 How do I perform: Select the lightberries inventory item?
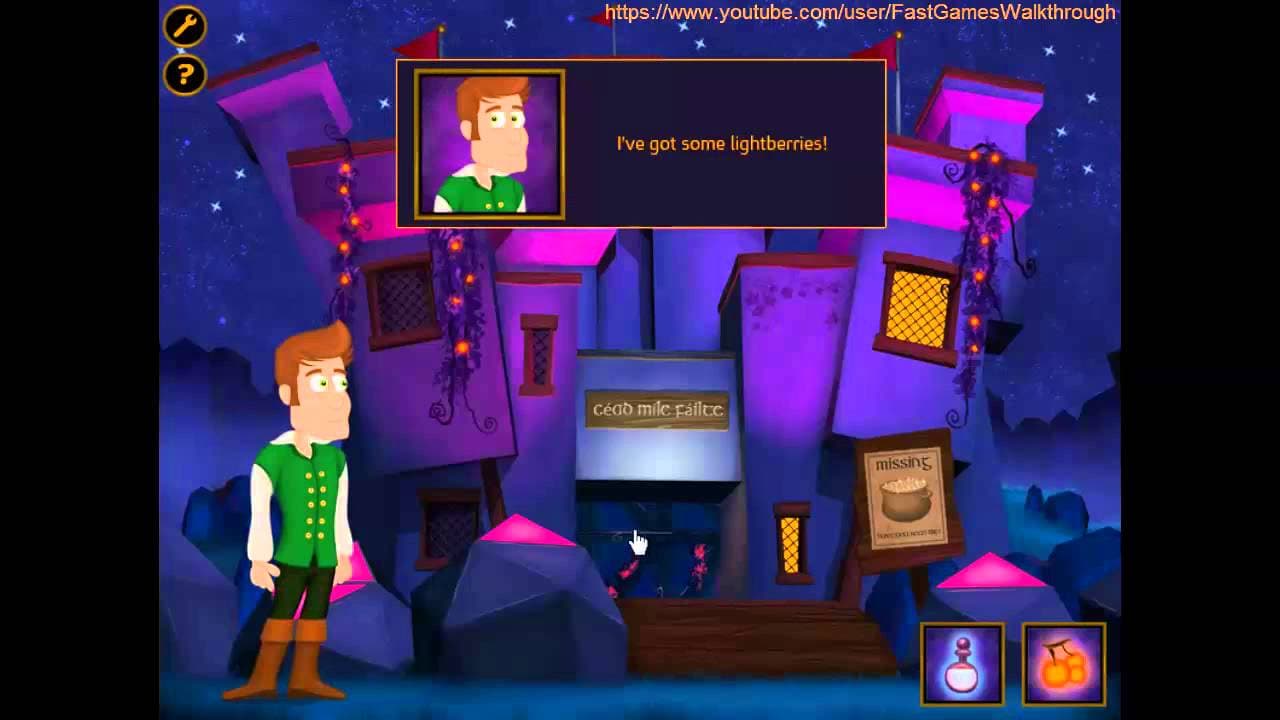(1062, 662)
